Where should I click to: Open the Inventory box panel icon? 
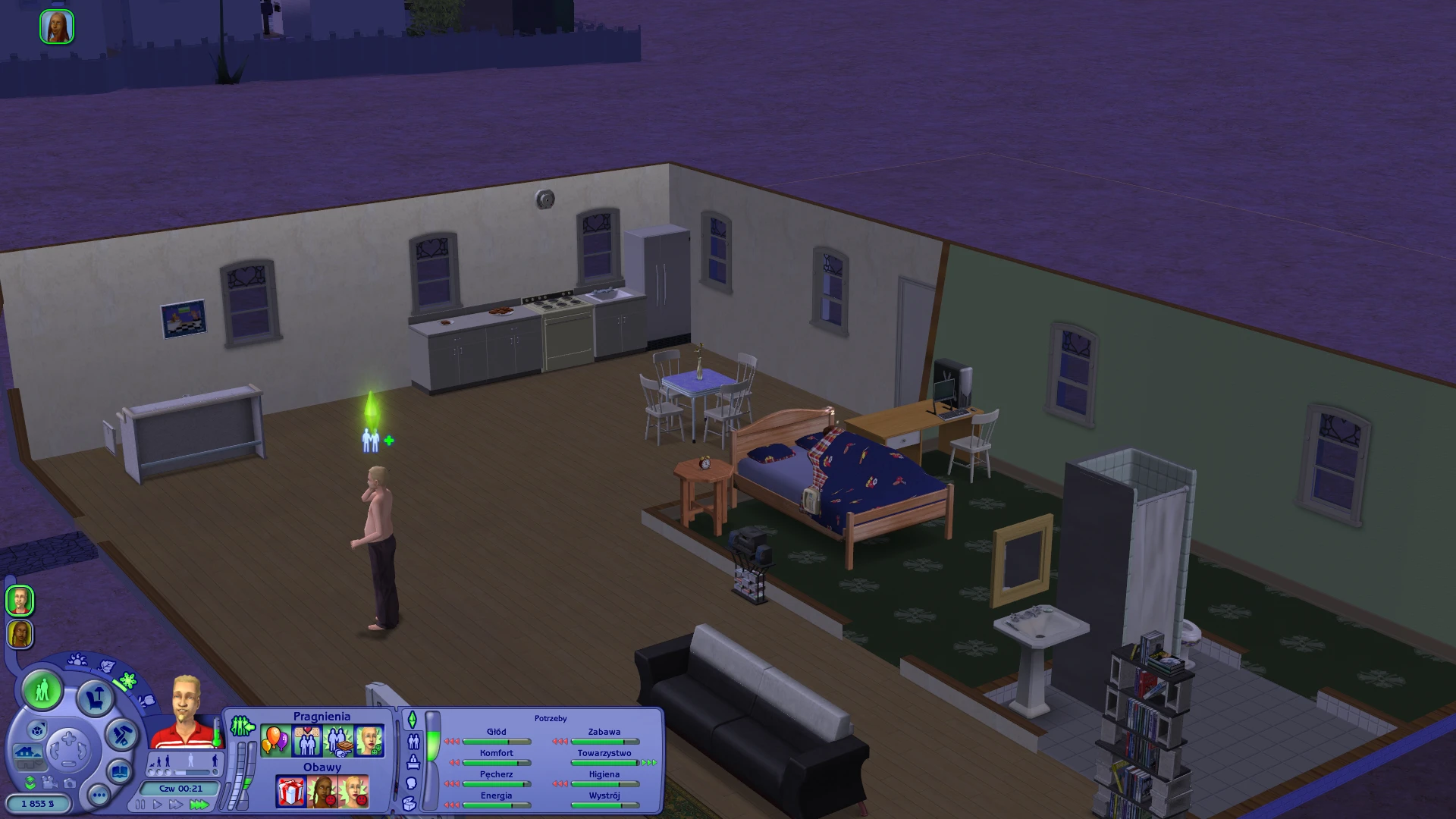pos(410,805)
